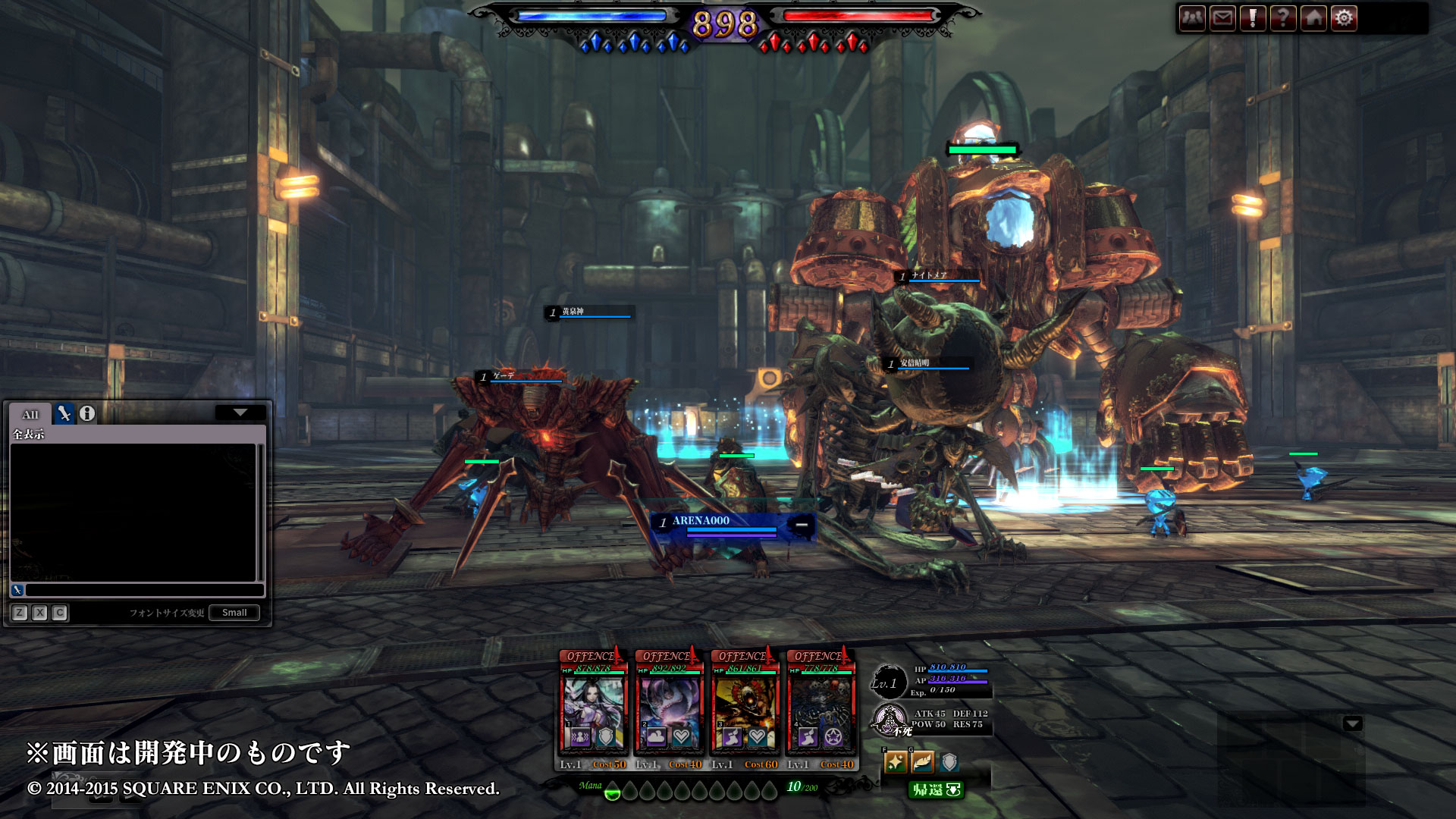Open the gear settings icon
This screenshot has width=1456, height=819.
[x=1344, y=18]
